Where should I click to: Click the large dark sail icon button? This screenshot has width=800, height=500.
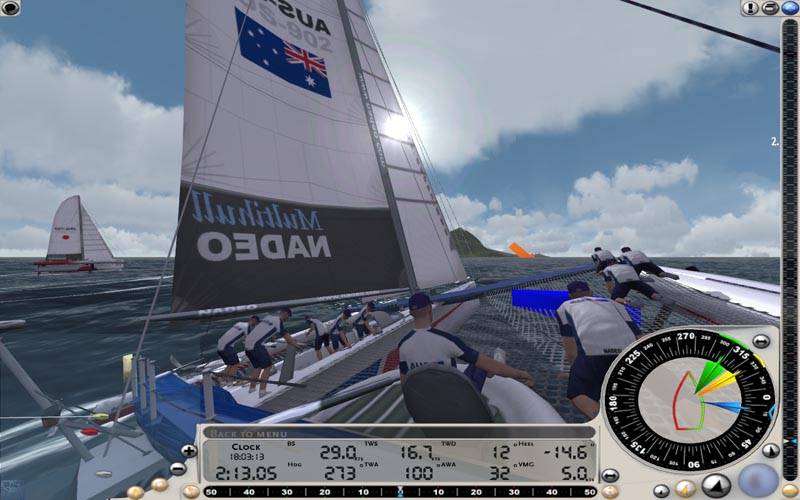pyautogui.click(x=715, y=486)
